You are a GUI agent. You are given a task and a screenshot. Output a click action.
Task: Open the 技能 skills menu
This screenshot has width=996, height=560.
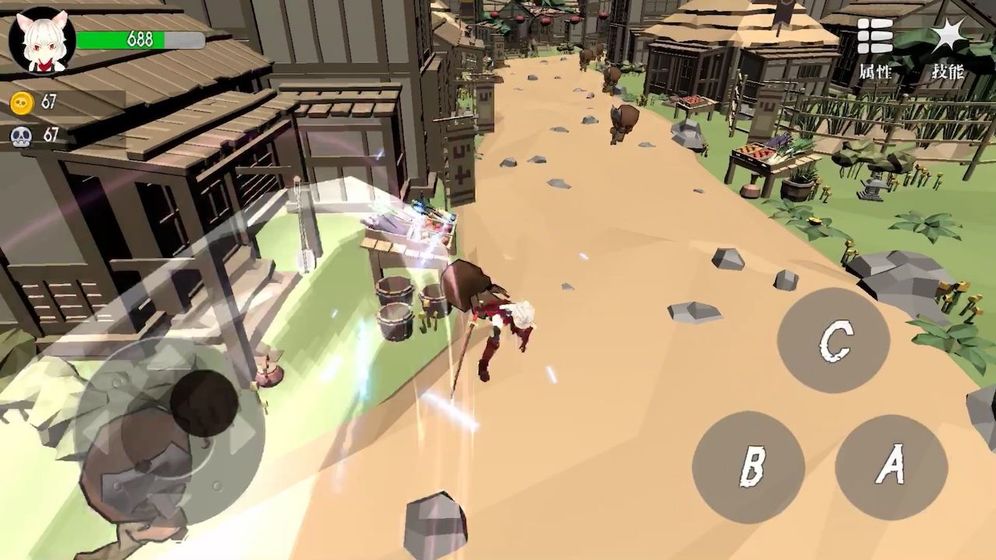pyautogui.click(x=947, y=48)
